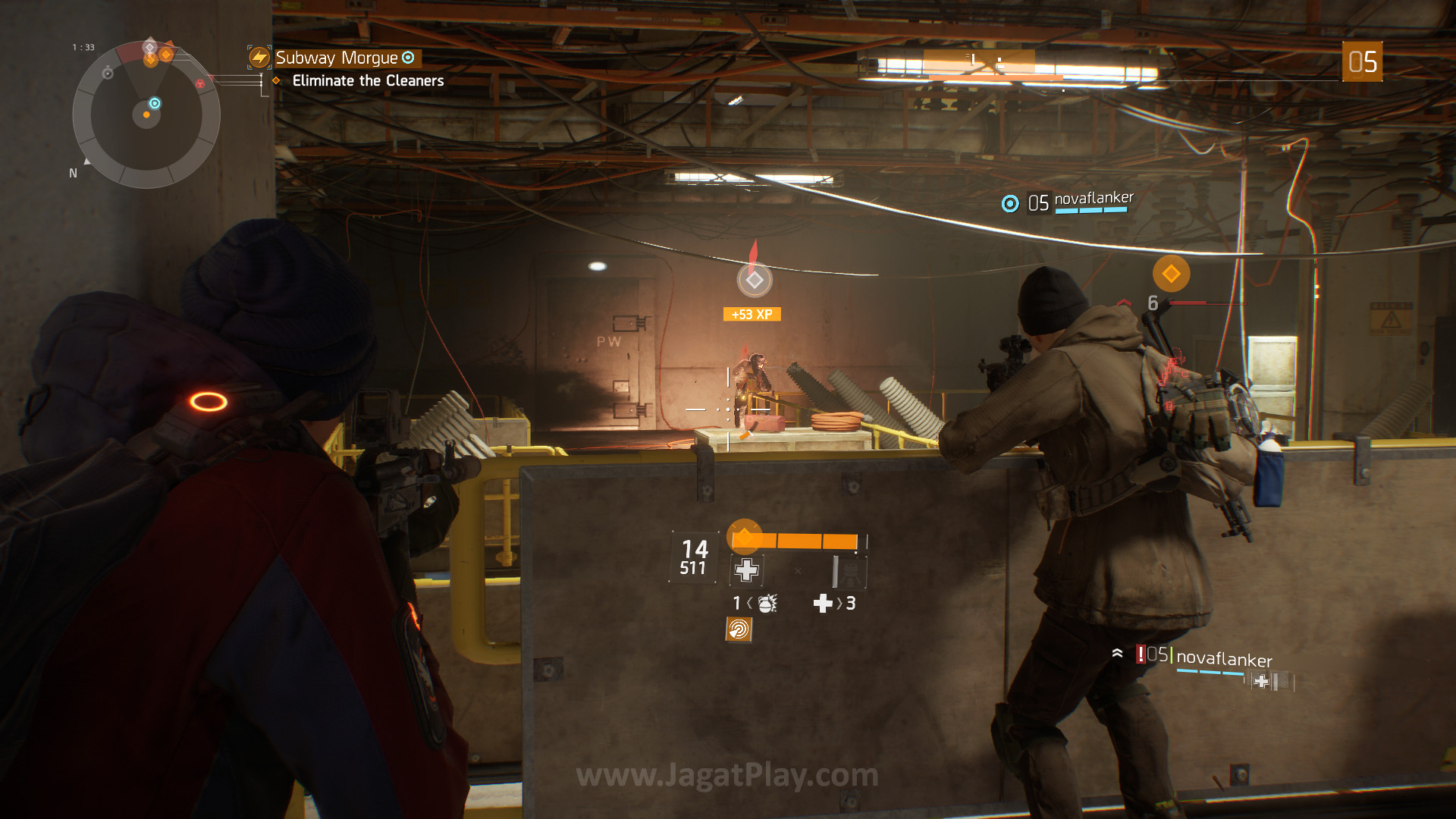Screen dimensions: 1456x819
Task: Activate the first aid cross skill
Action: pyautogui.click(x=746, y=570)
